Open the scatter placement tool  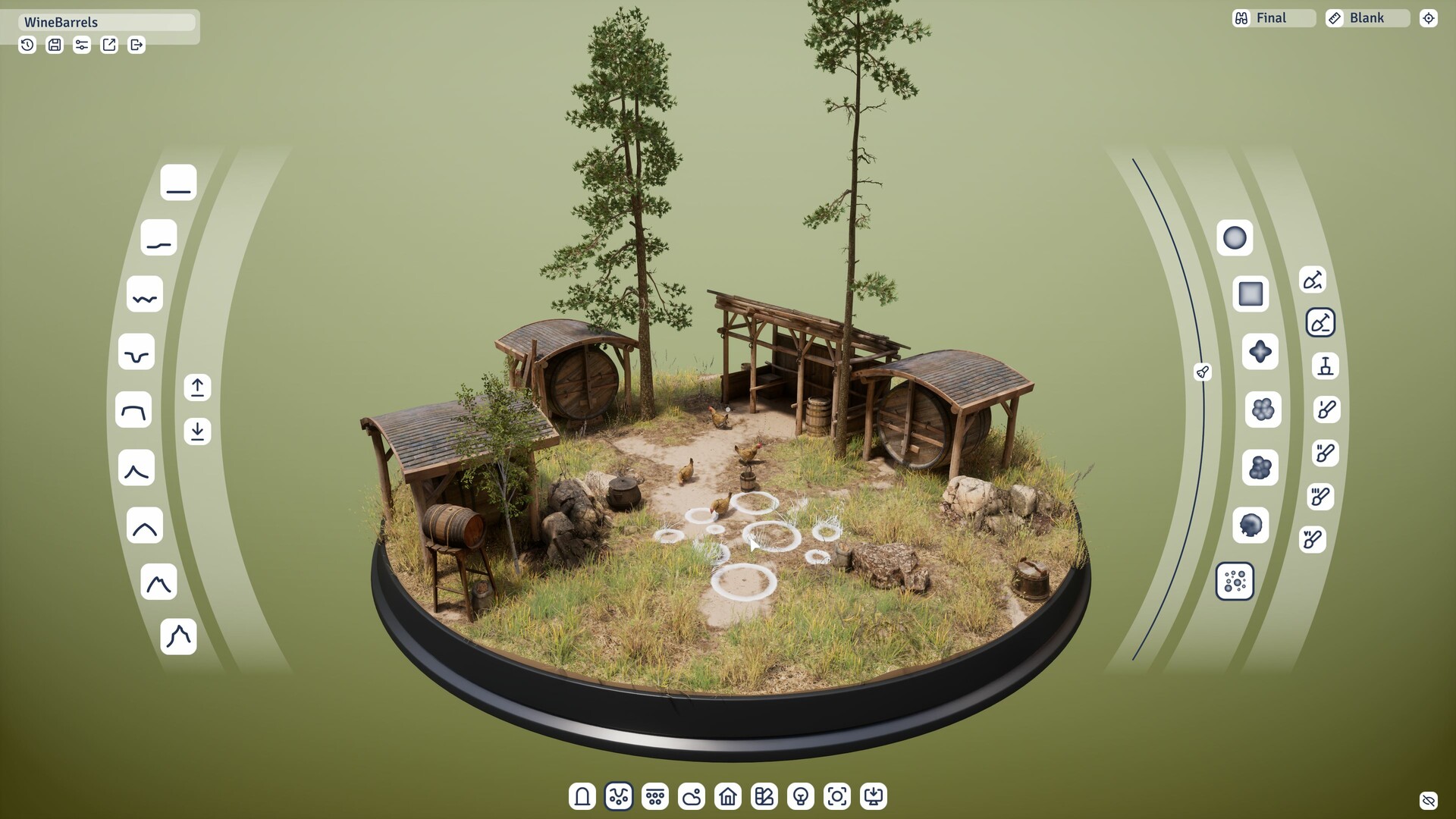(x=655, y=796)
